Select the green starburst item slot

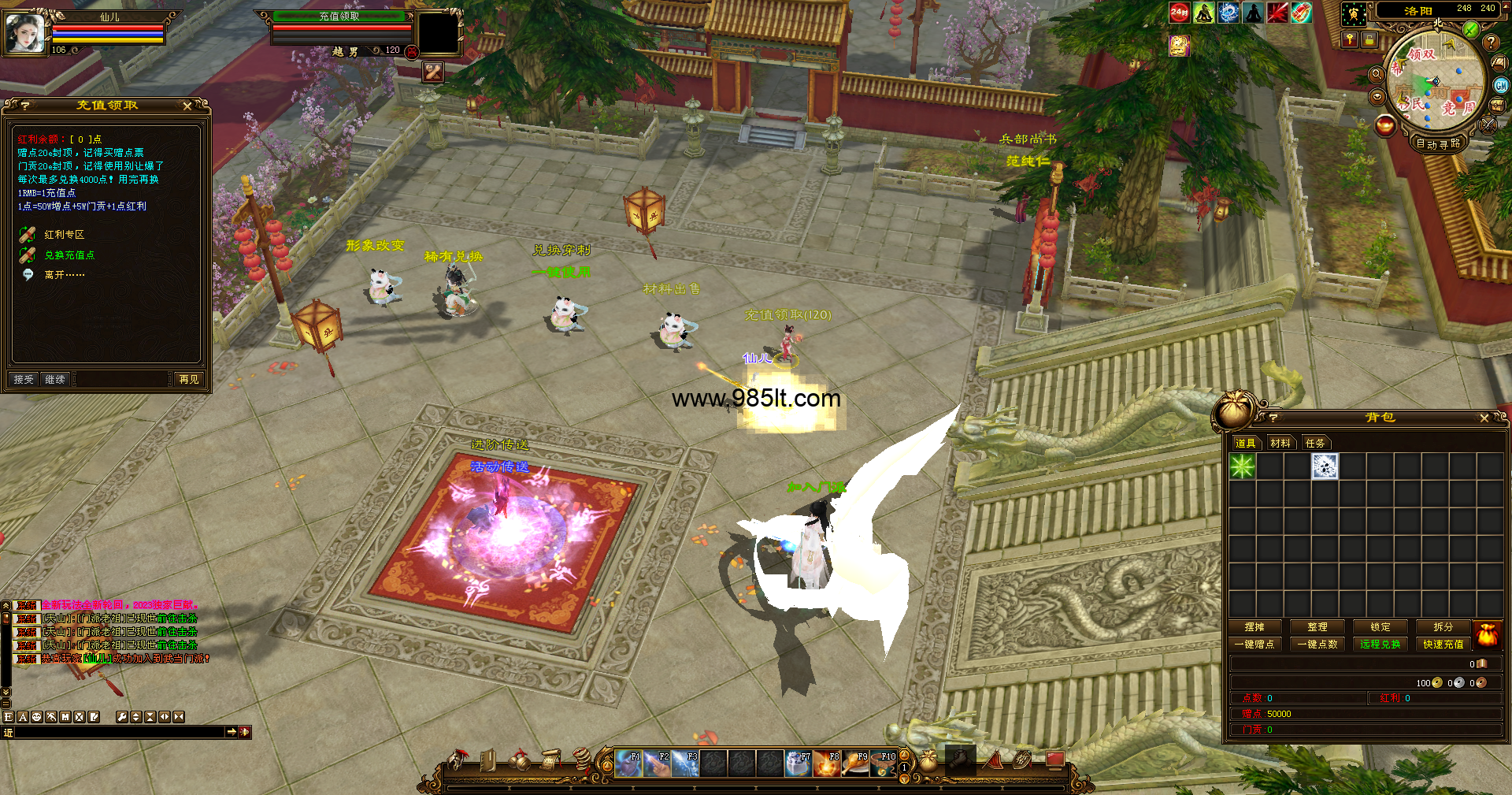click(1243, 466)
